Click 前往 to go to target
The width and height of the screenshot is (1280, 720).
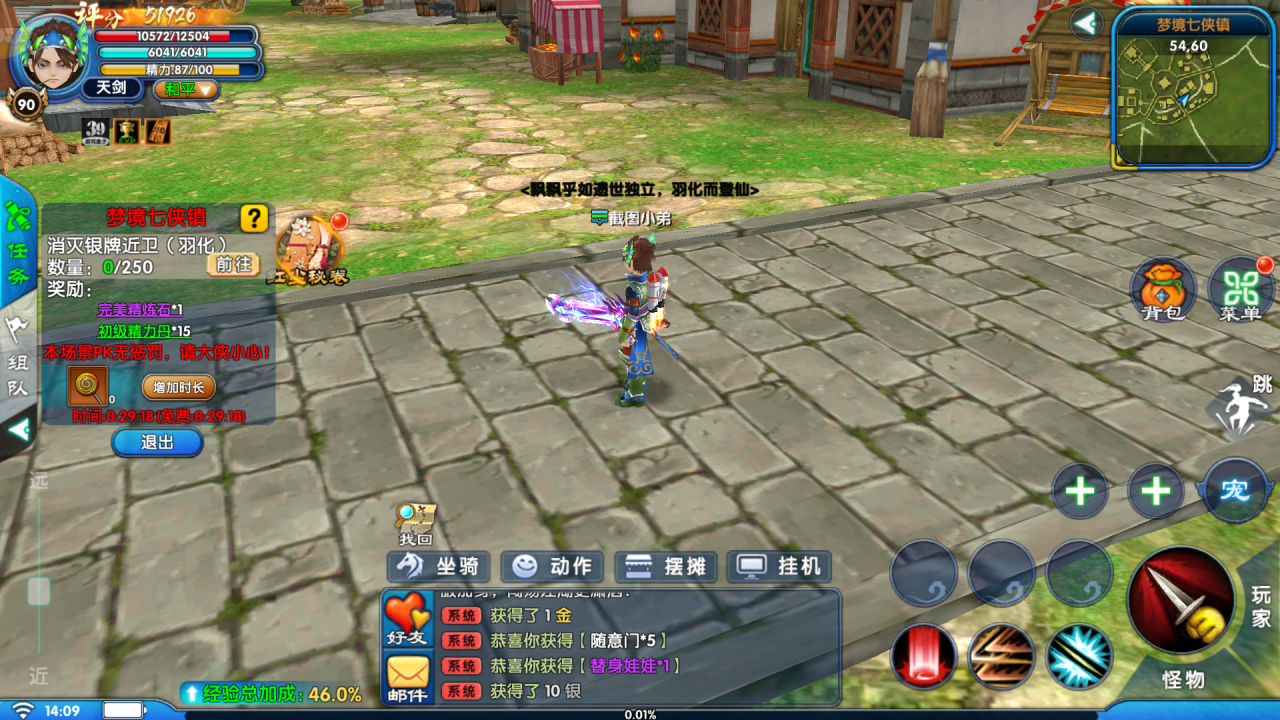click(234, 264)
